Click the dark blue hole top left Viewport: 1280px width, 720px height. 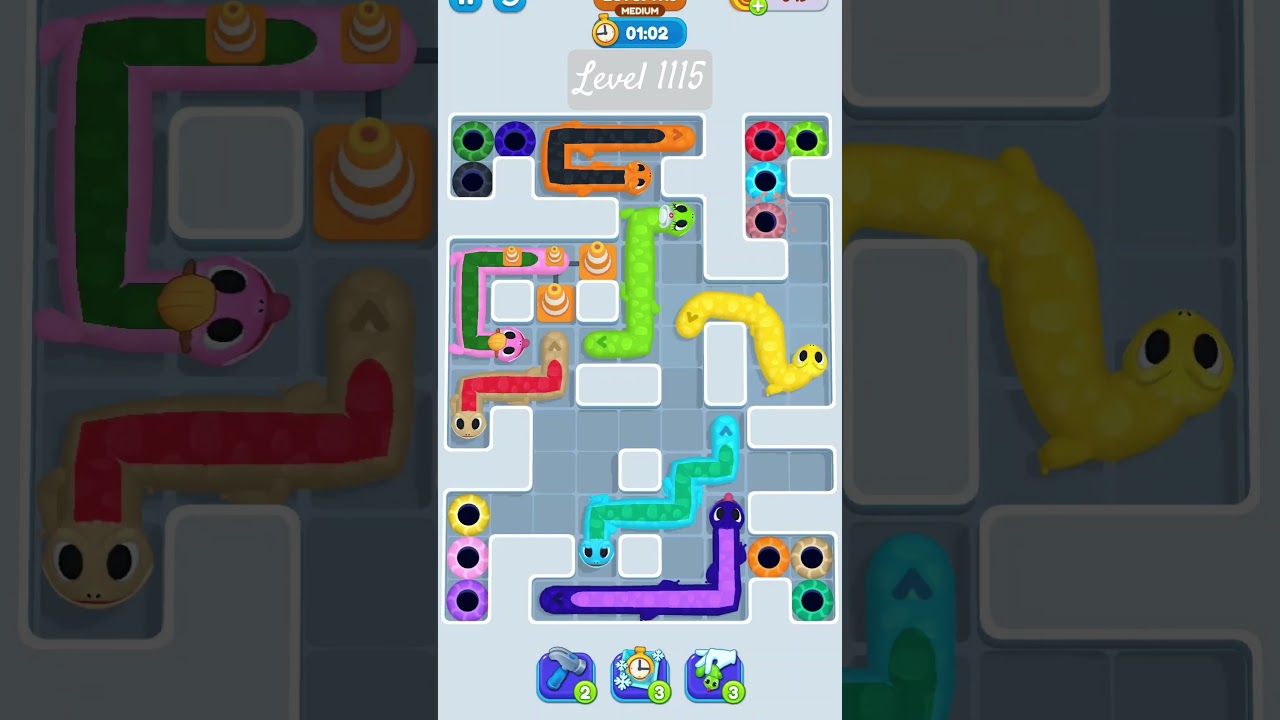click(x=516, y=139)
